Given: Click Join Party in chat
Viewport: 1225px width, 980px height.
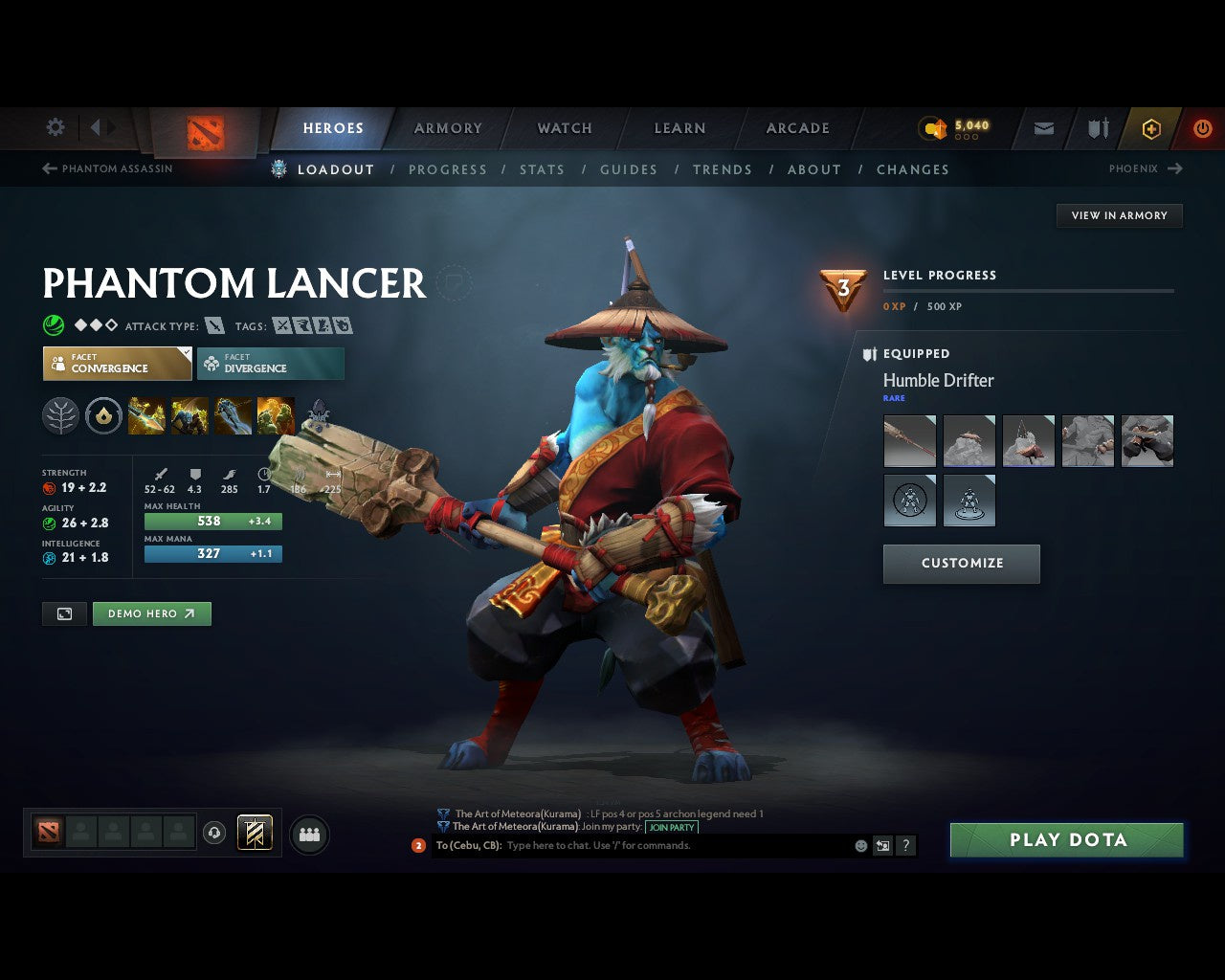Looking at the screenshot, I should pyautogui.click(x=671, y=827).
